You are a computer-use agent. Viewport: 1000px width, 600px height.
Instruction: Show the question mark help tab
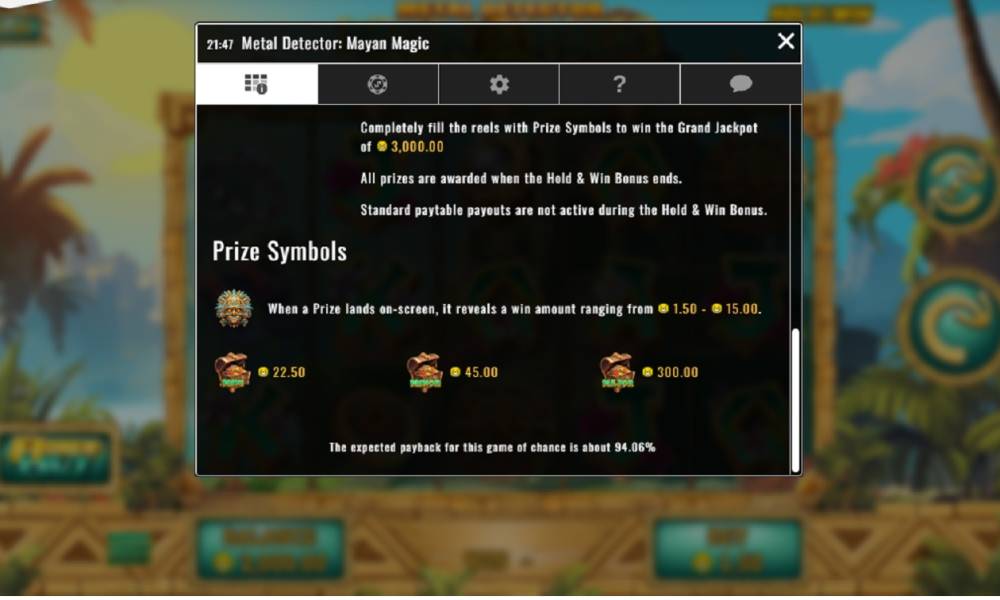(619, 84)
